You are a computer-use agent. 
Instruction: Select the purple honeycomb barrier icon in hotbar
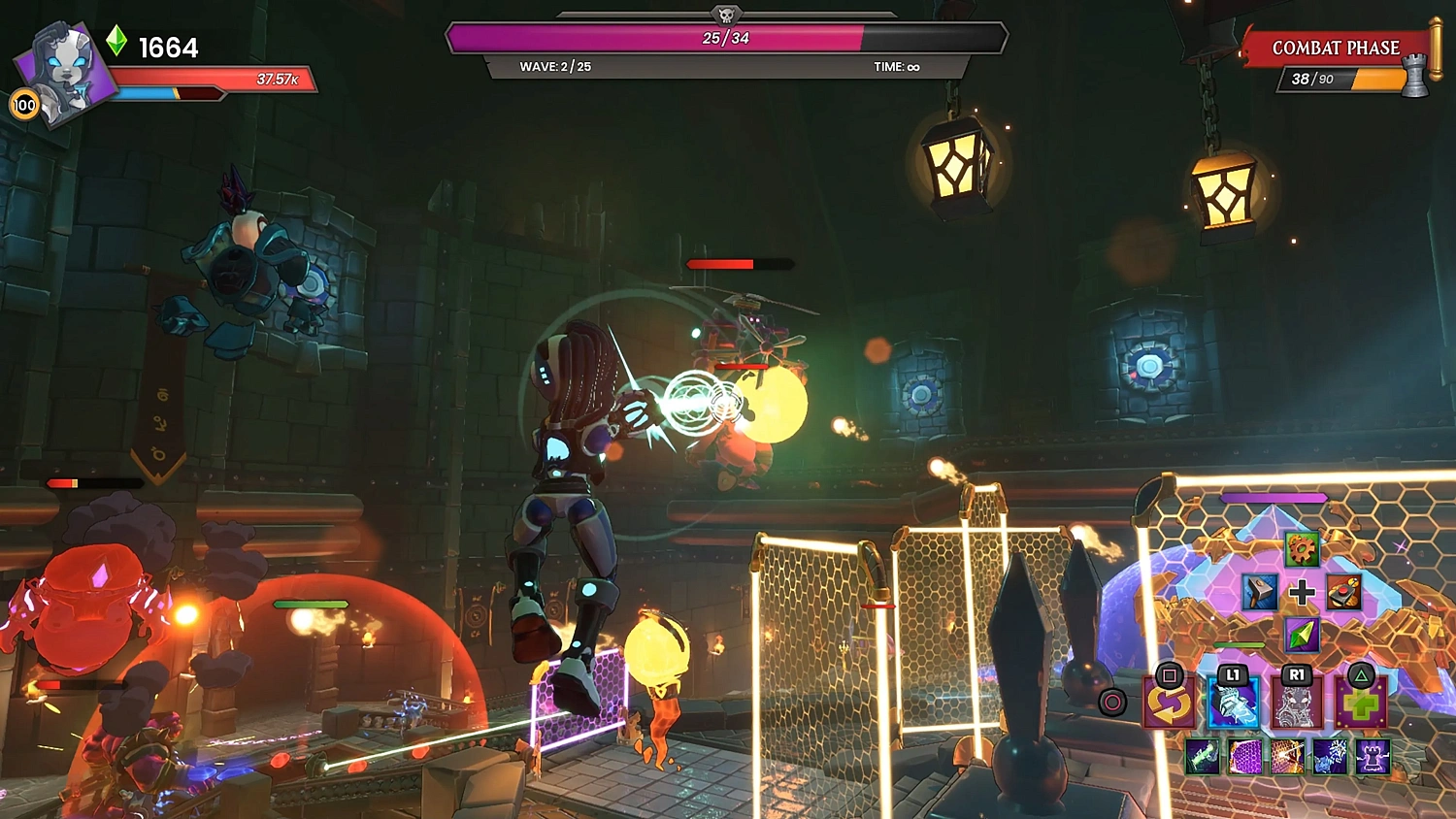1244,757
